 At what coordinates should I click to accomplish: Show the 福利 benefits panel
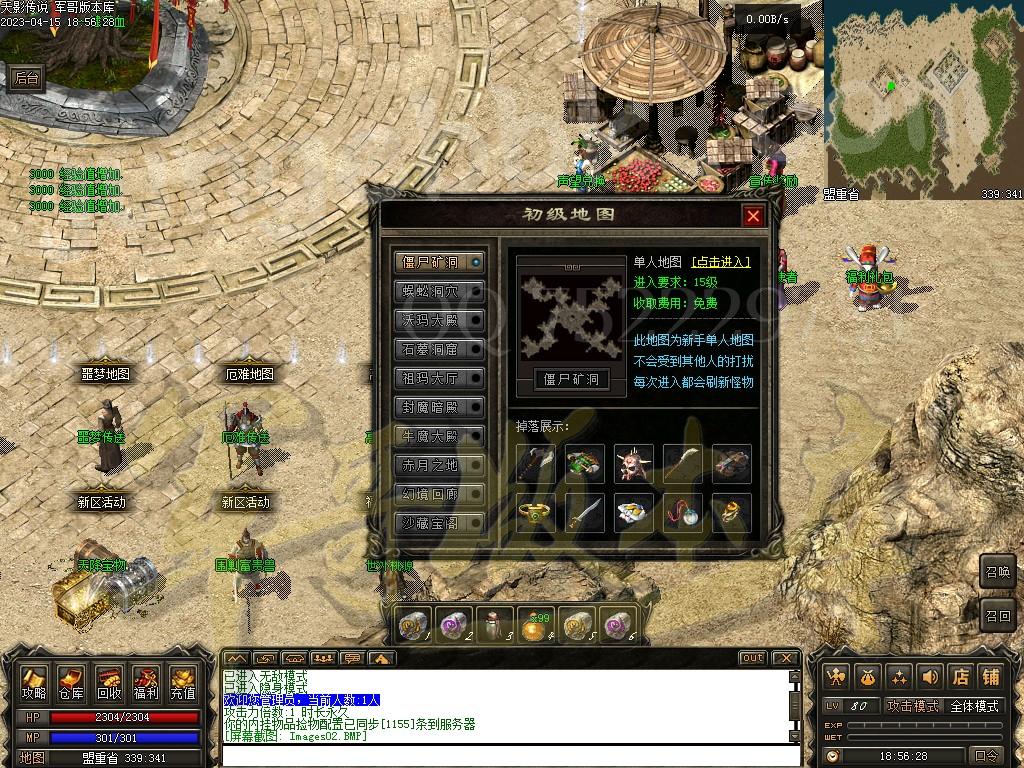[x=145, y=684]
